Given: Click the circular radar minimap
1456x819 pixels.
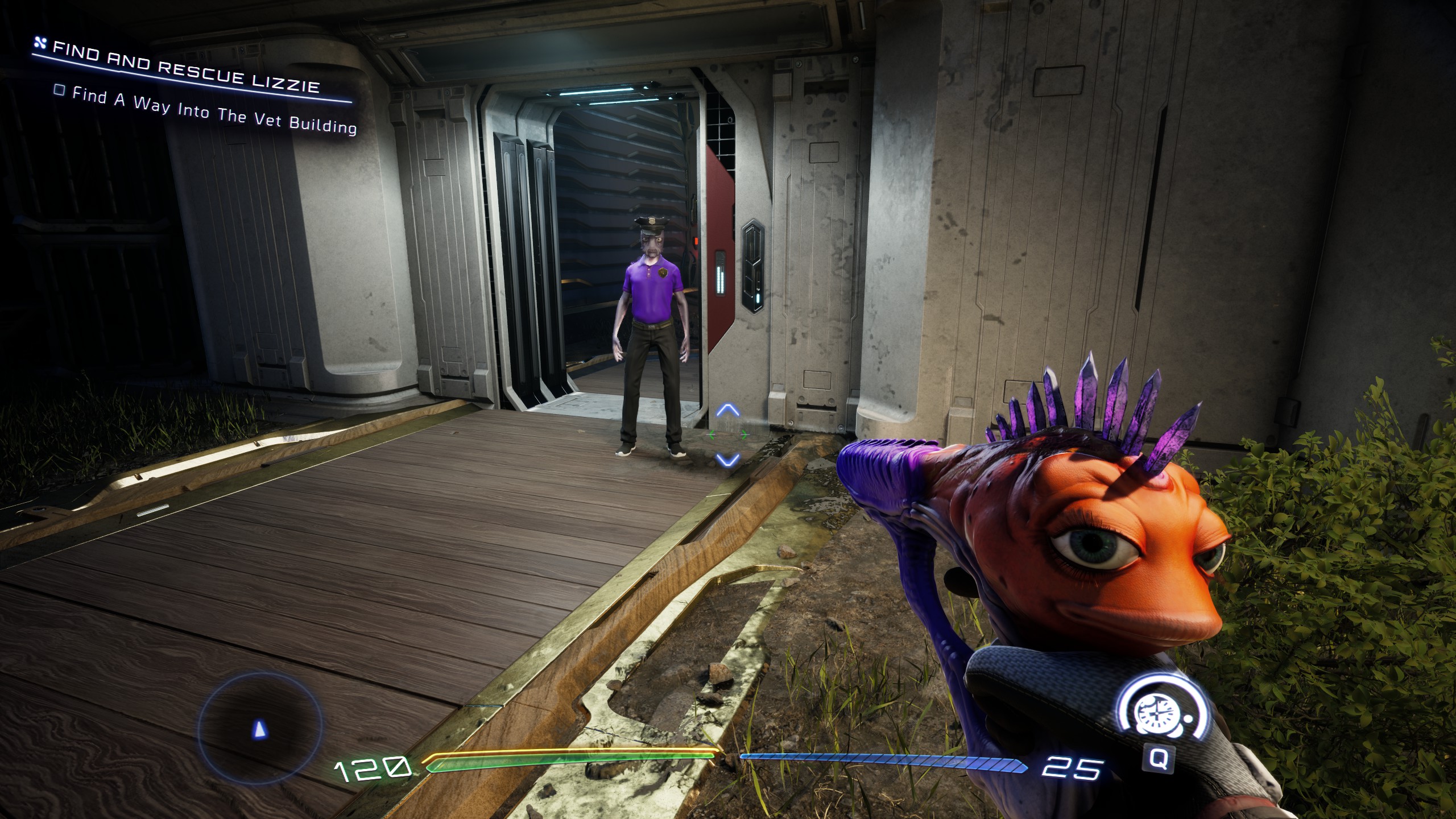Looking at the screenshot, I should pyautogui.click(x=260, y=727).
